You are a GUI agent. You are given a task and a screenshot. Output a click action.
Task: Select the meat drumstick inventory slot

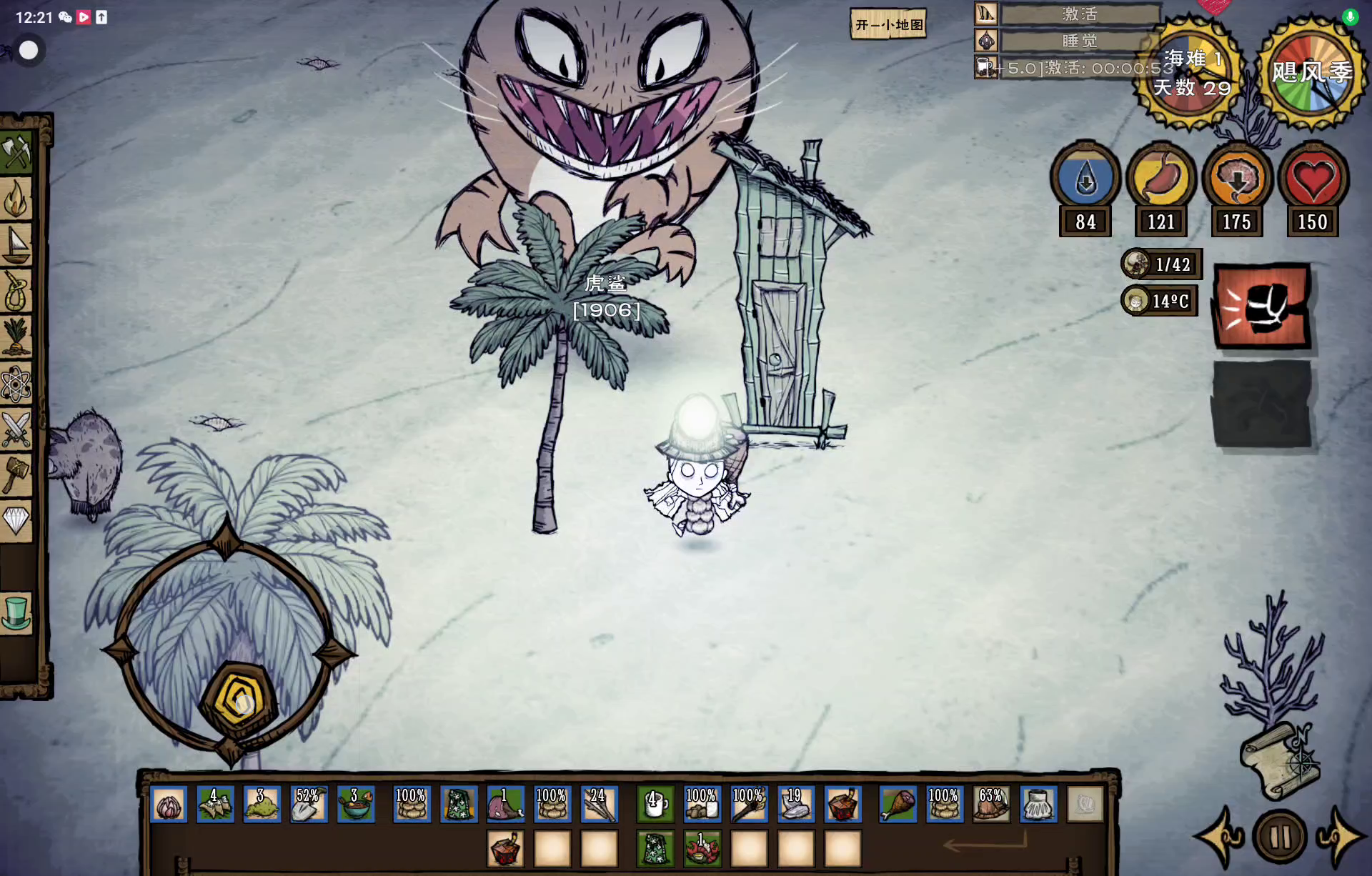[x=898, y=805]
